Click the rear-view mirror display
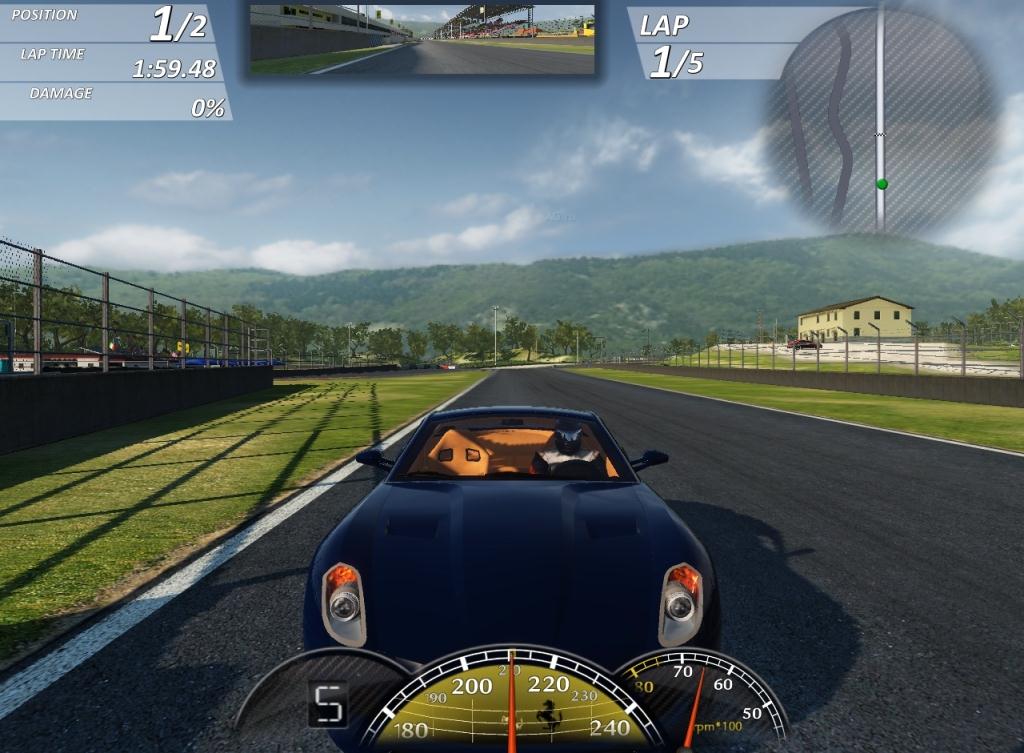1024x753 pixels. click(421, 39)
